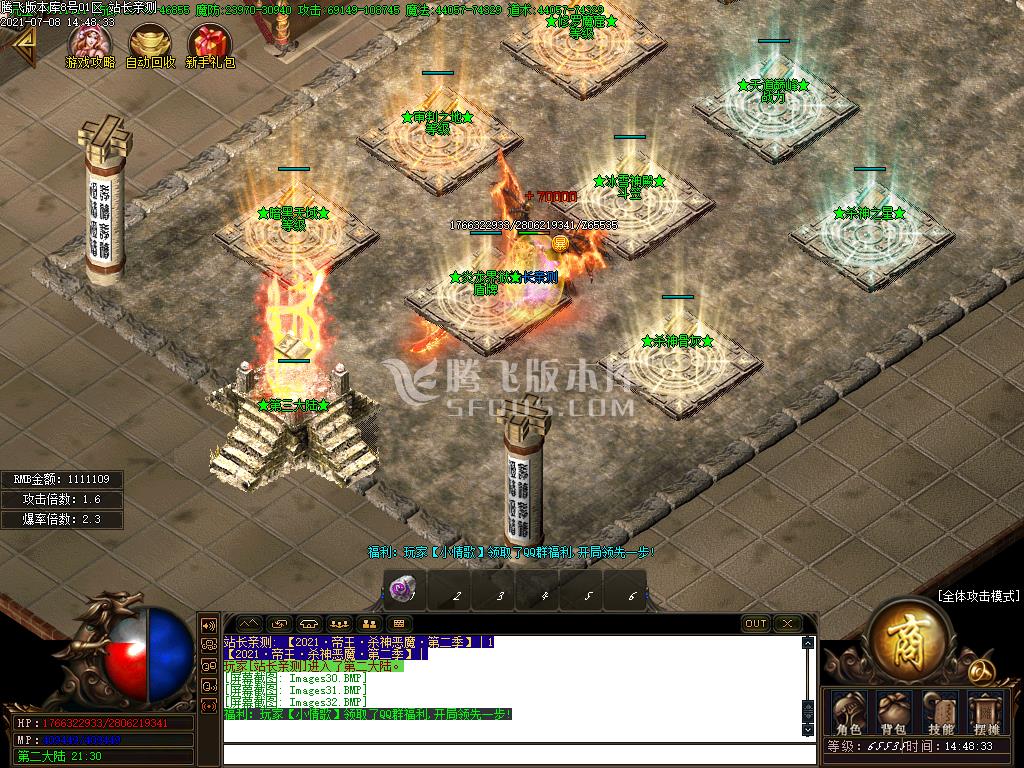Screen dimensions: 1024x768
Task: Click the OUT button above the chat
Action: click(756, 624)
